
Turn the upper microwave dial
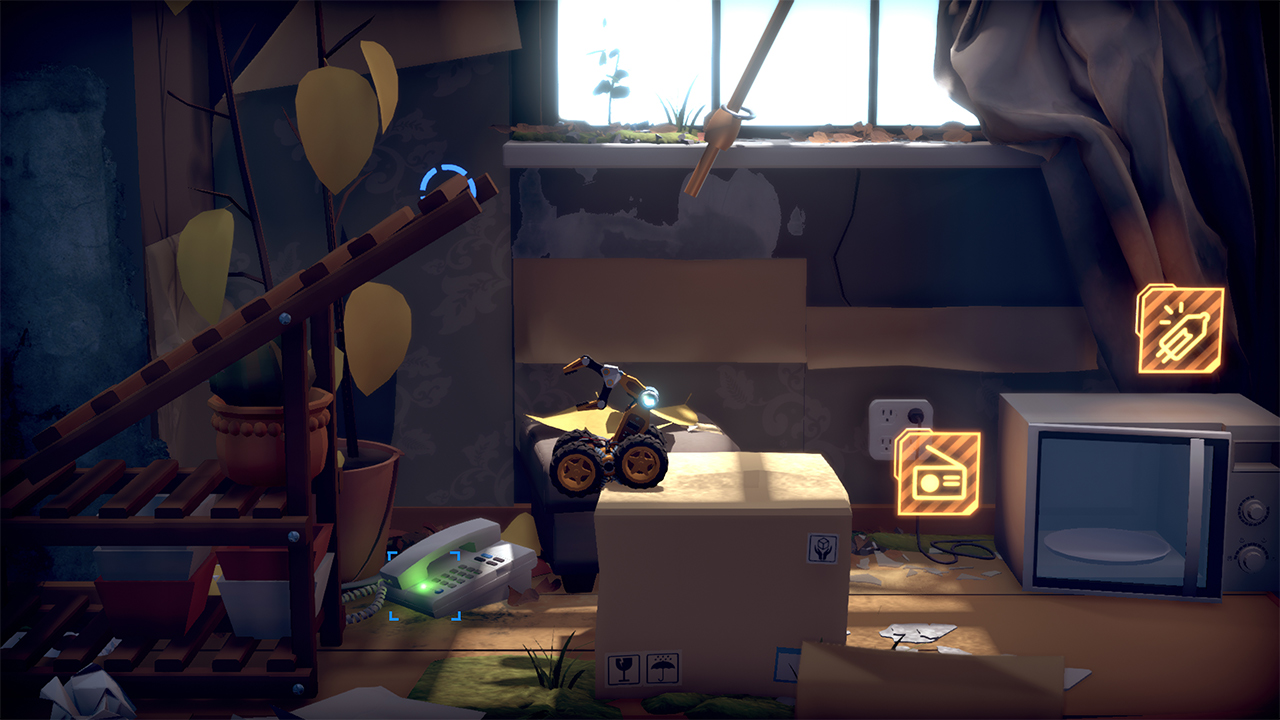tap(1252, 511)
